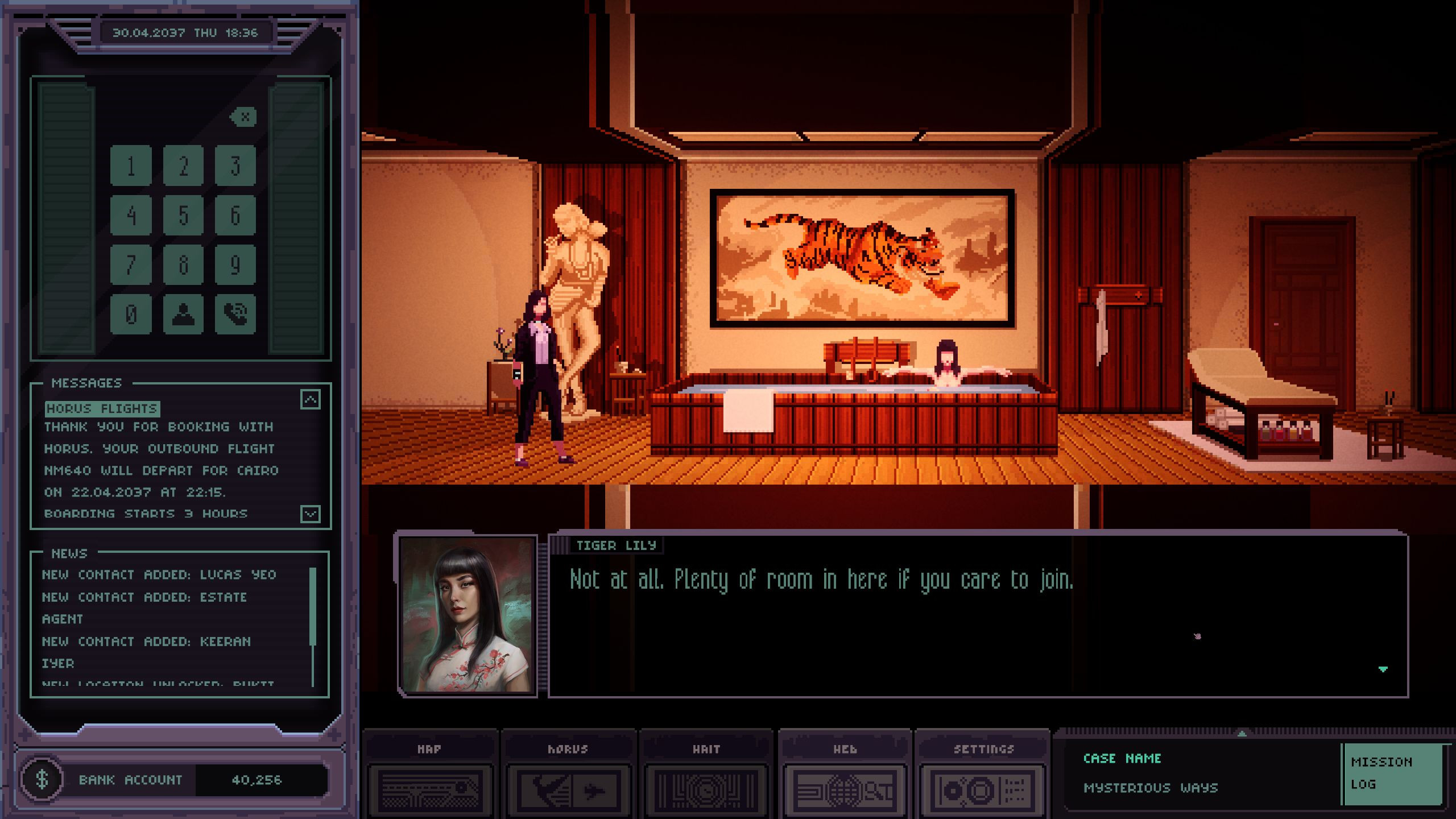
Task: Click the phone call button
Action: 235,314
